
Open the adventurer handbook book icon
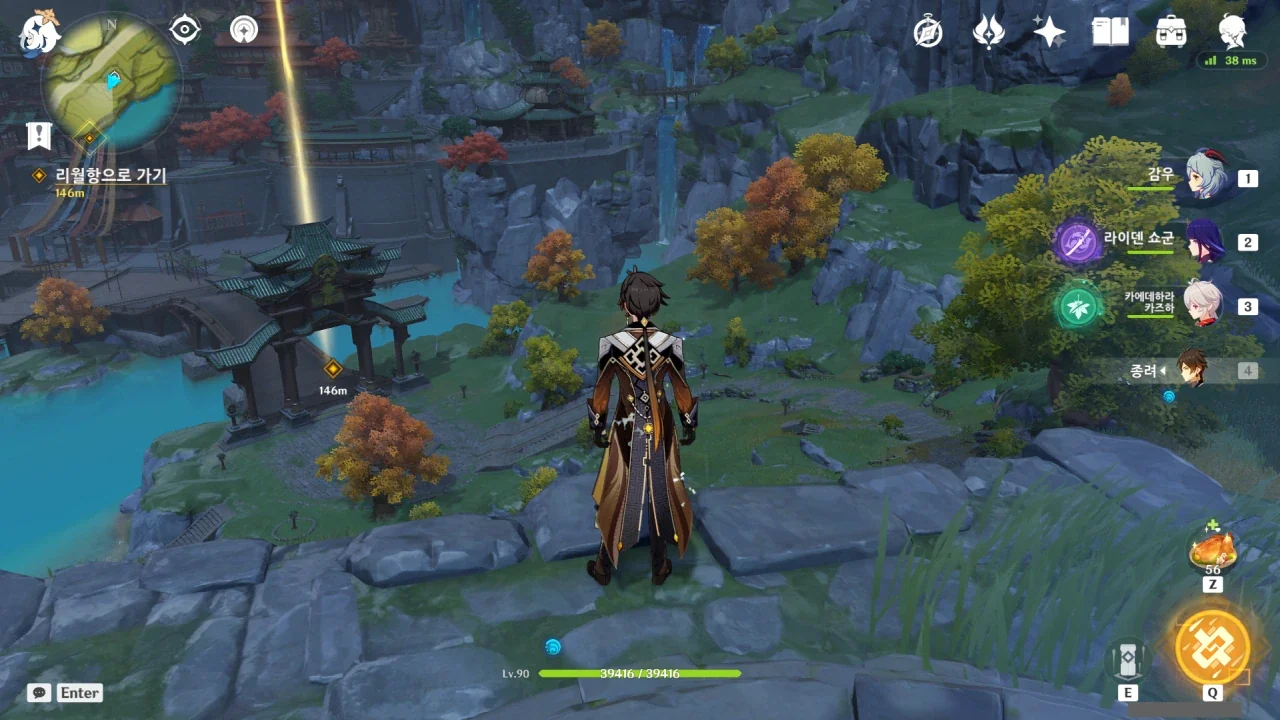(x=1110, y=32)
